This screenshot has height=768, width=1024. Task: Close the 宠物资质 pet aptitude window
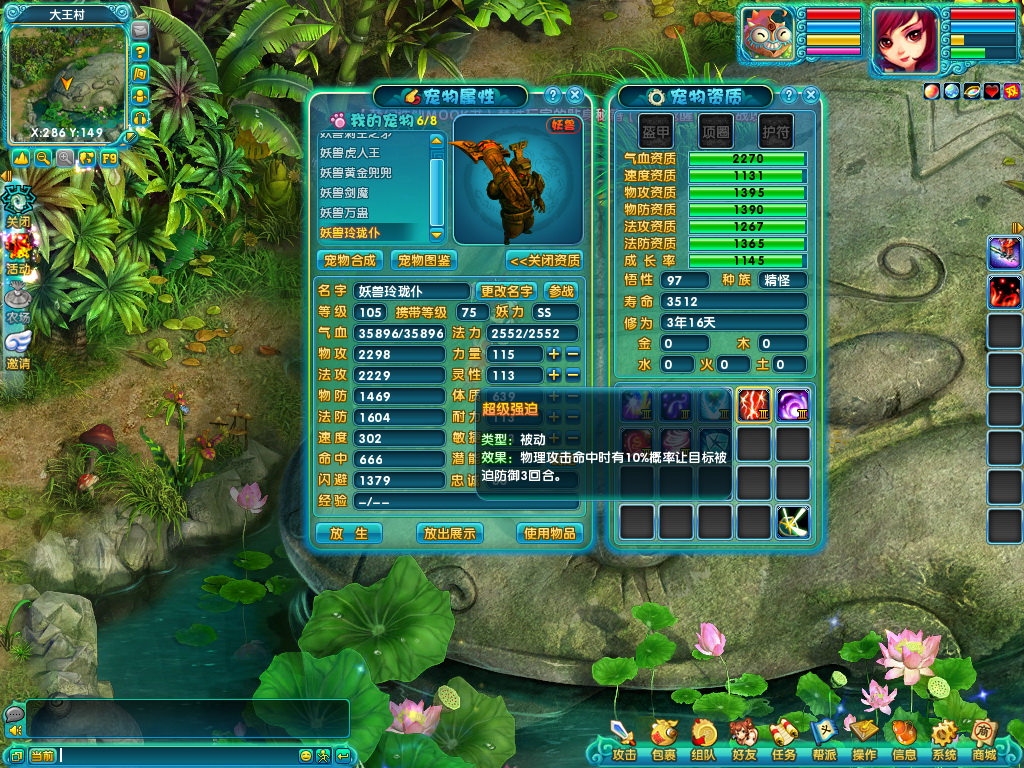(x=811, y=96)
